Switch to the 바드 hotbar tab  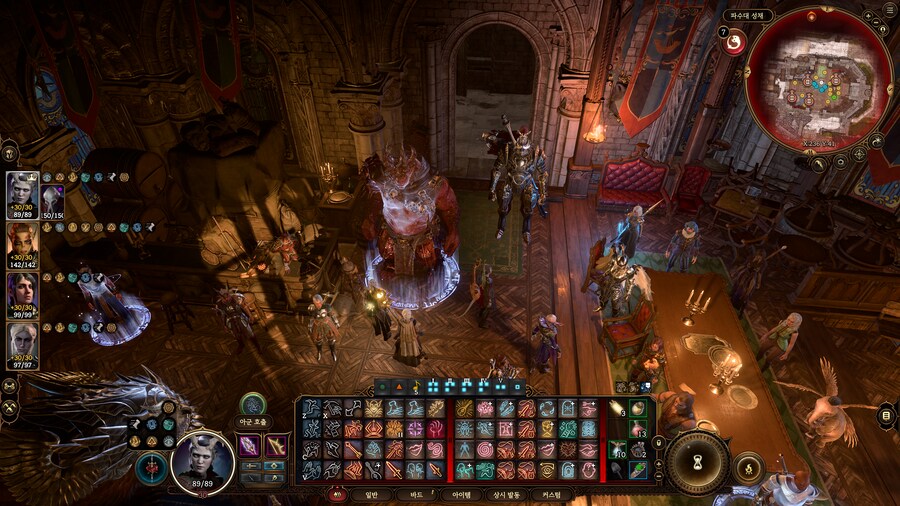pos(416,494)
